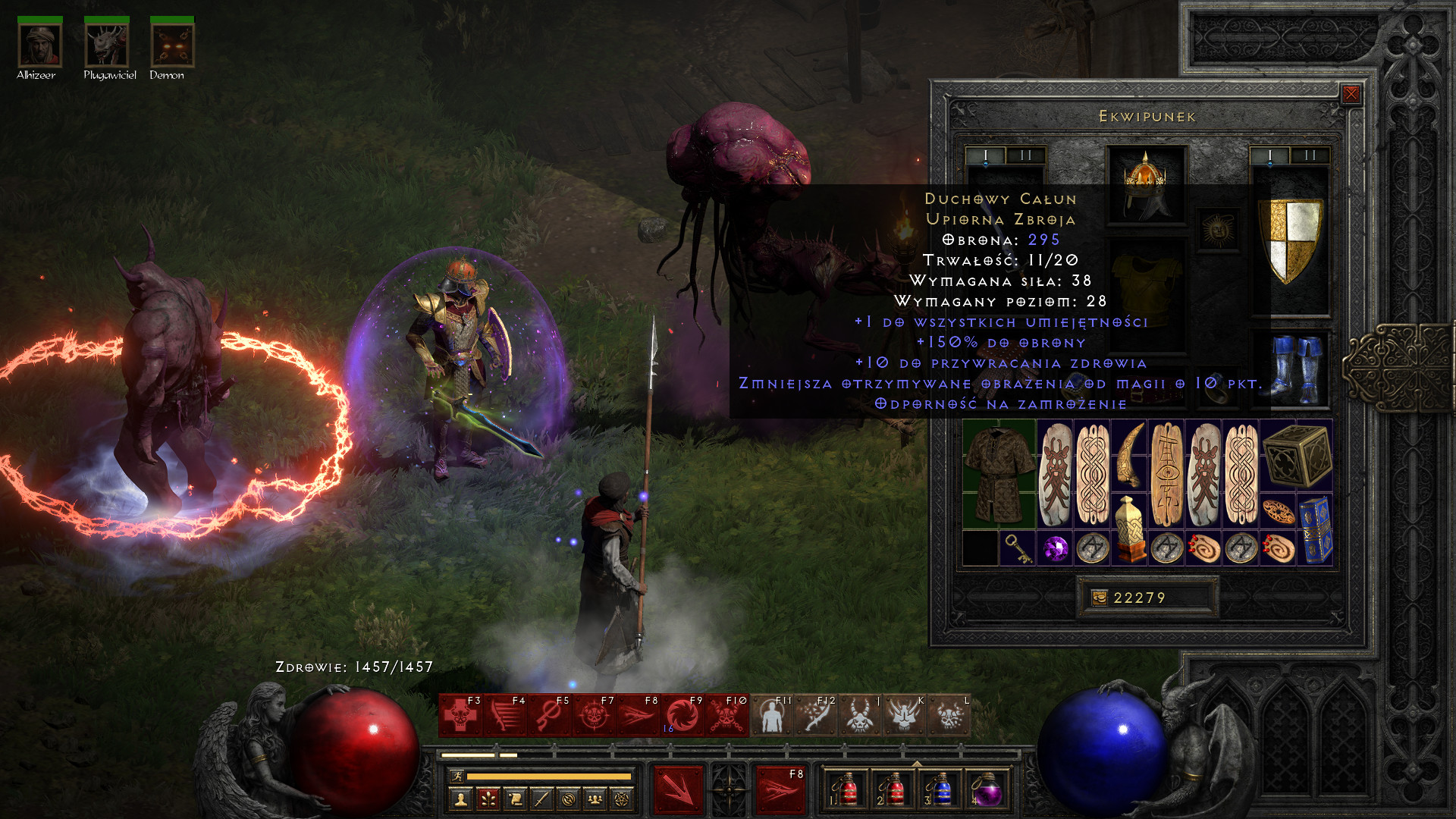The width and height of the screenshot is (1456, 819).
Task: Pick up the purple amethyst gem
Action: (x=1055, y=548)
